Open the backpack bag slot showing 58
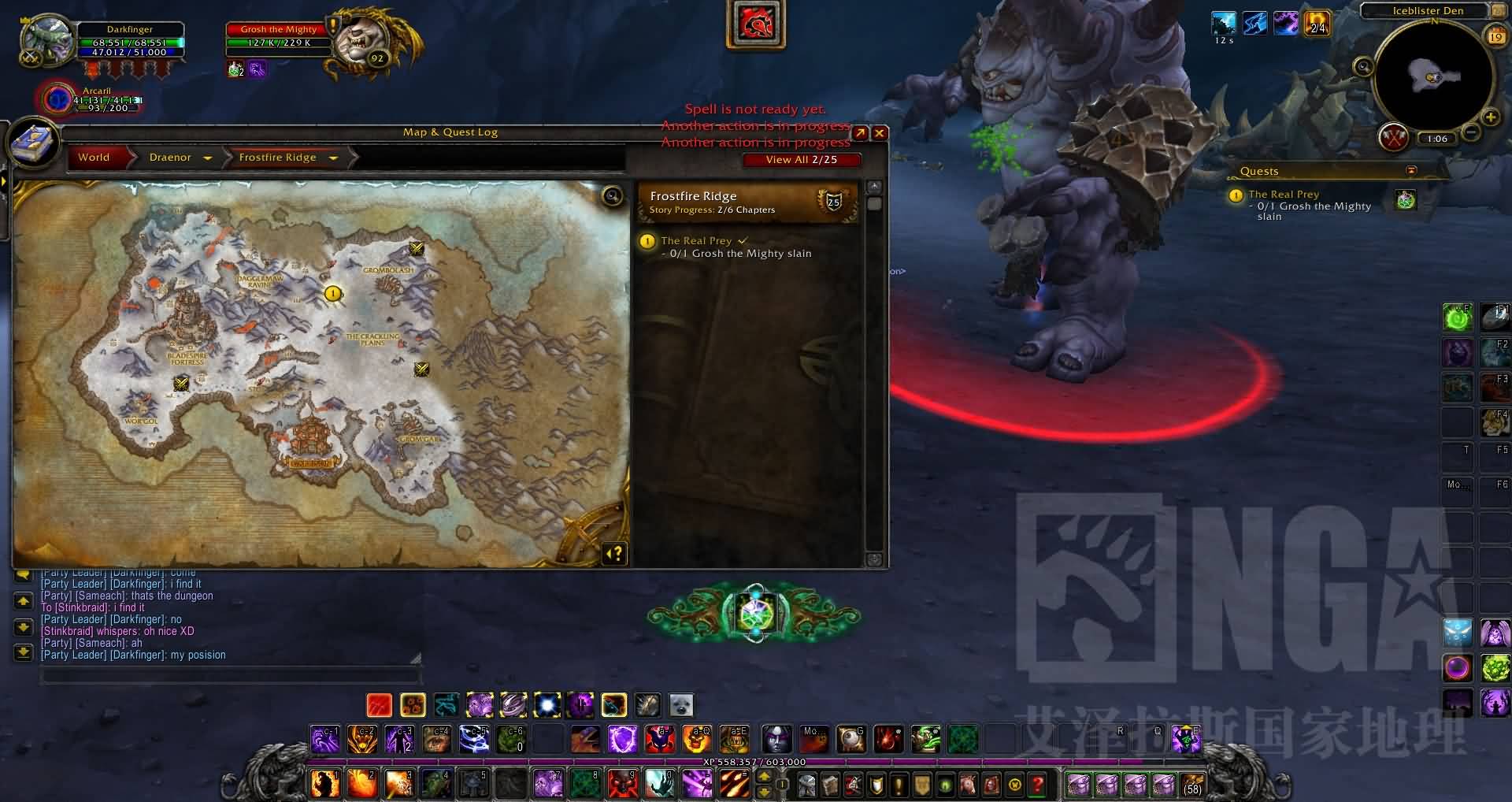The image size is (1512, 802). point(1192,785)
